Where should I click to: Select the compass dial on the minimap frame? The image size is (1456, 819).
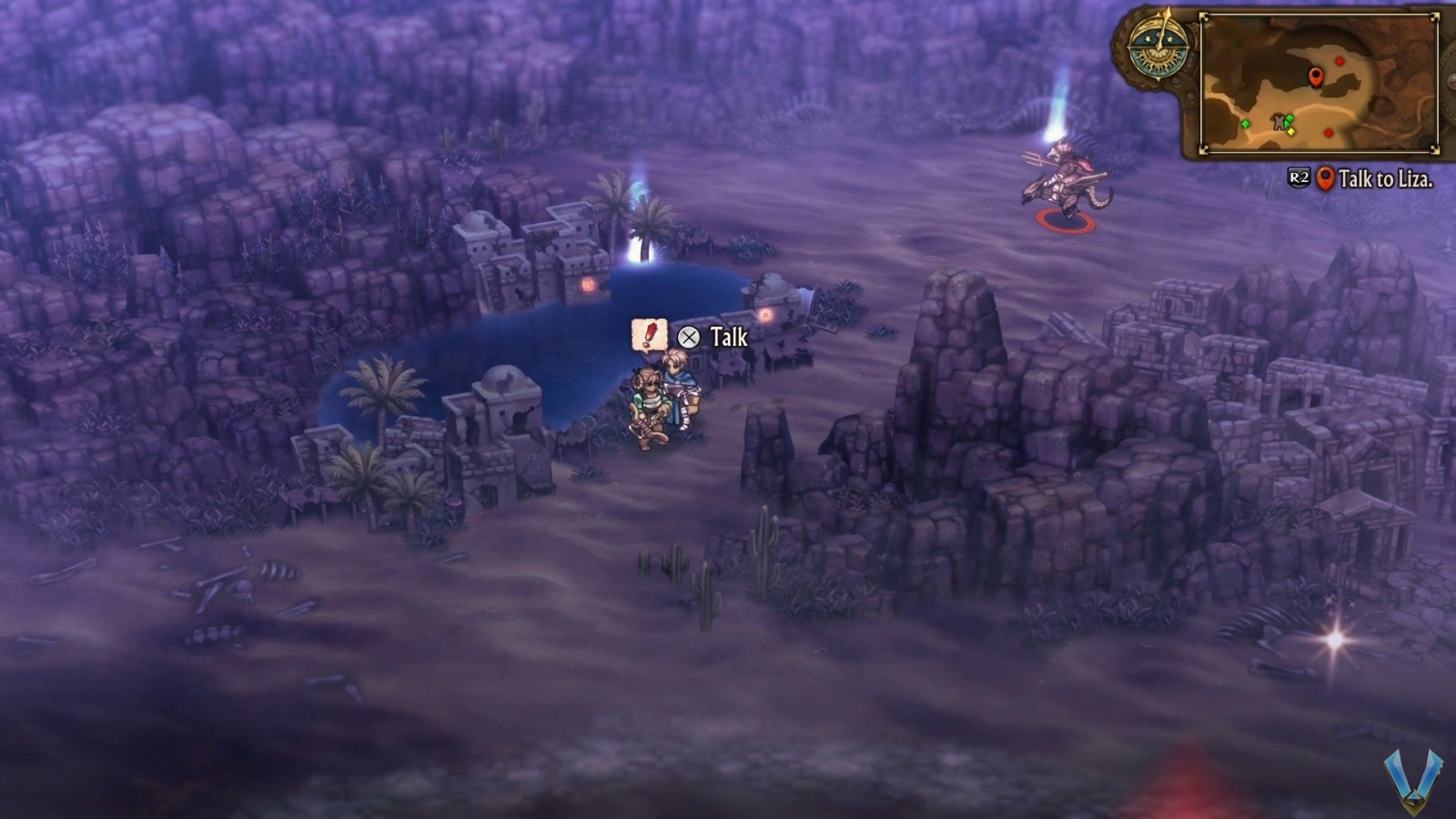pos(1158,50)
